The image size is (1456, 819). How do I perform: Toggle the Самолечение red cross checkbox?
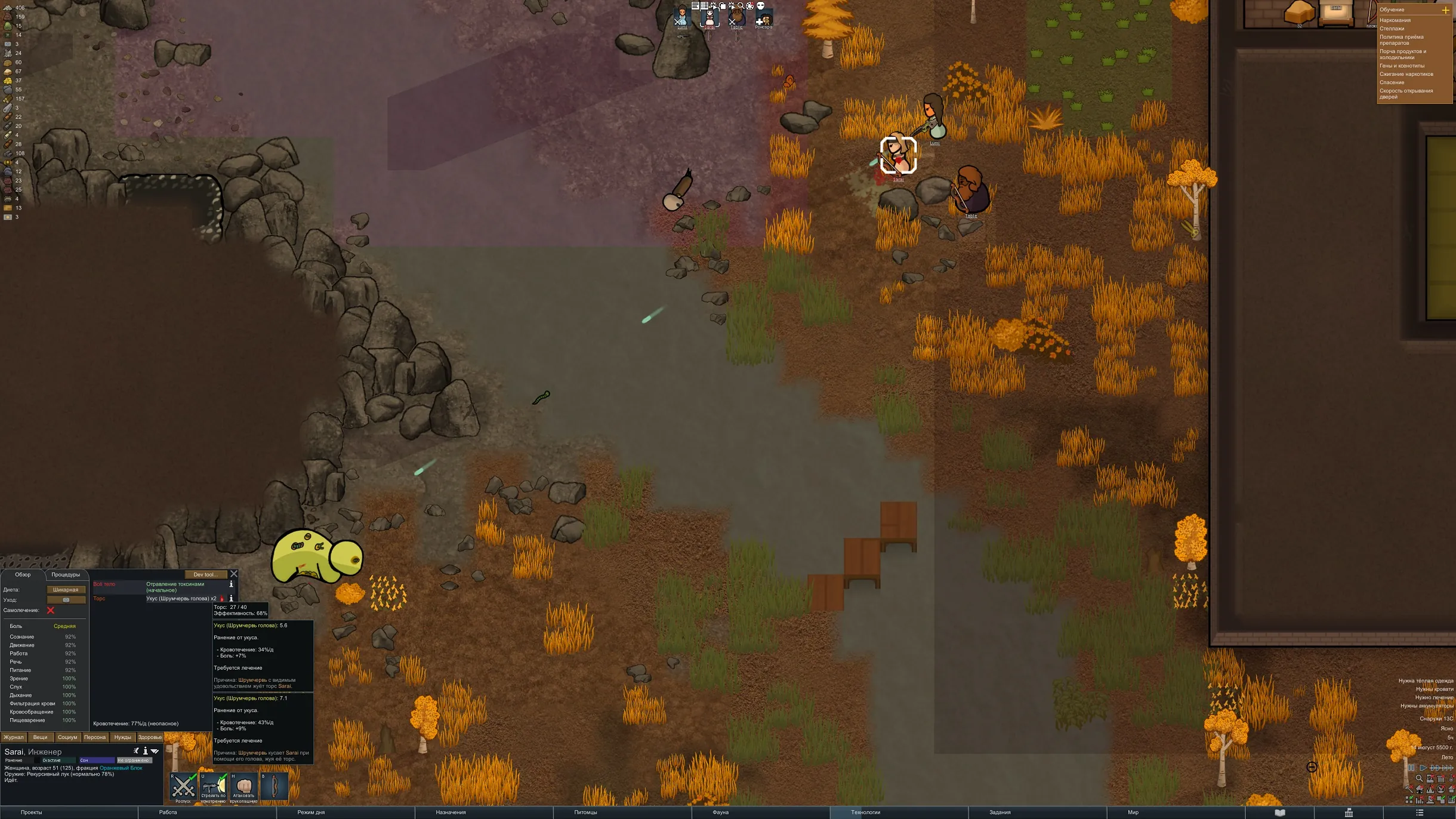[x=51, y=610]
